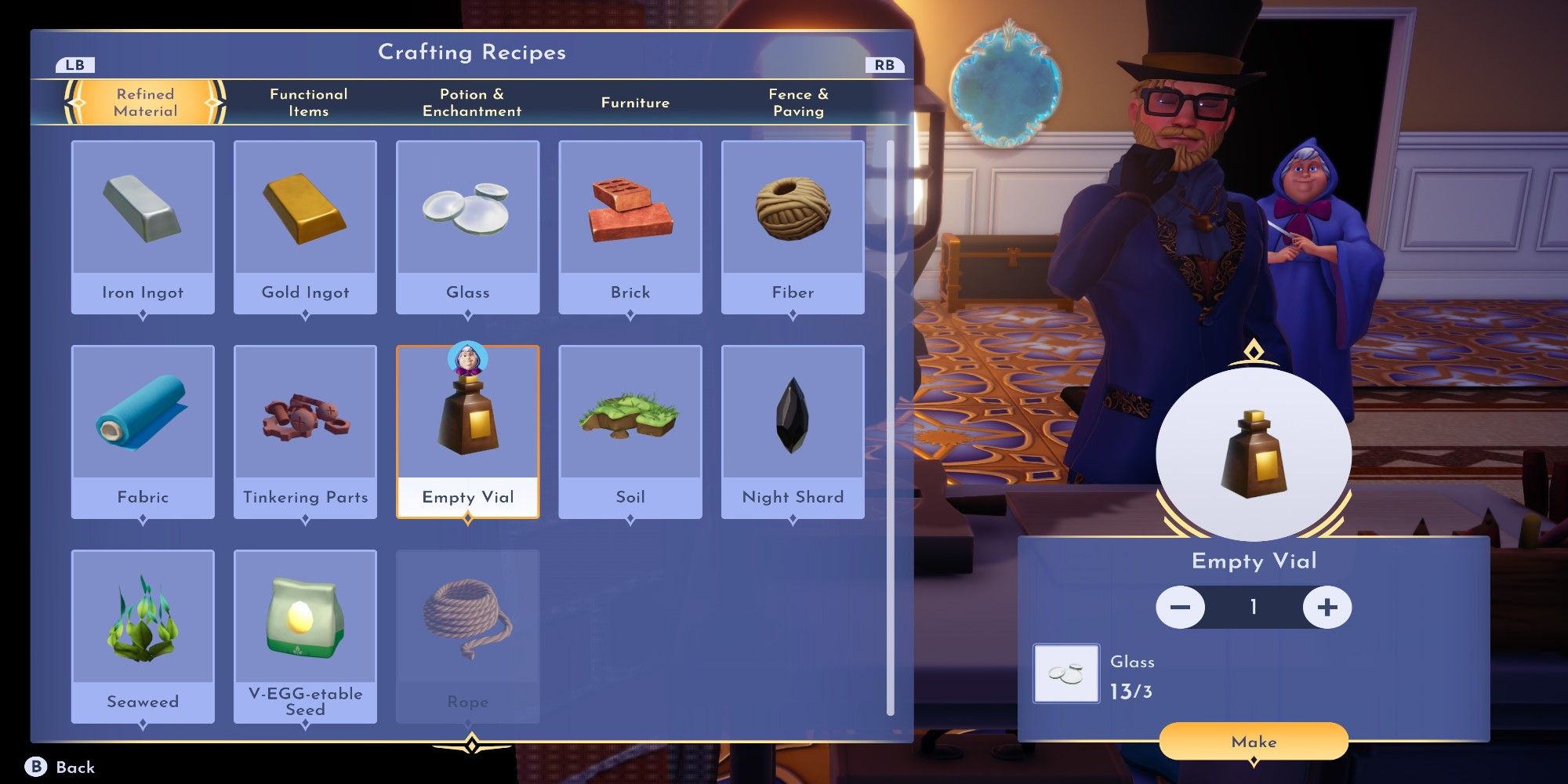Switch to the Functional Items tab
This screenshot has width=1568, height=784.
tap(308, 103)
